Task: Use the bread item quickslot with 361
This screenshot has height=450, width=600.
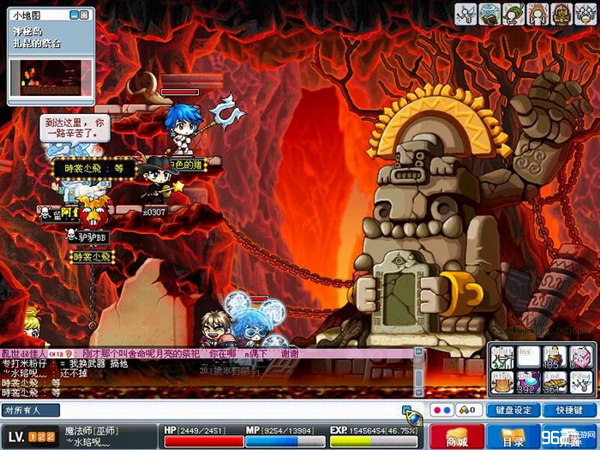Action: 554,380
